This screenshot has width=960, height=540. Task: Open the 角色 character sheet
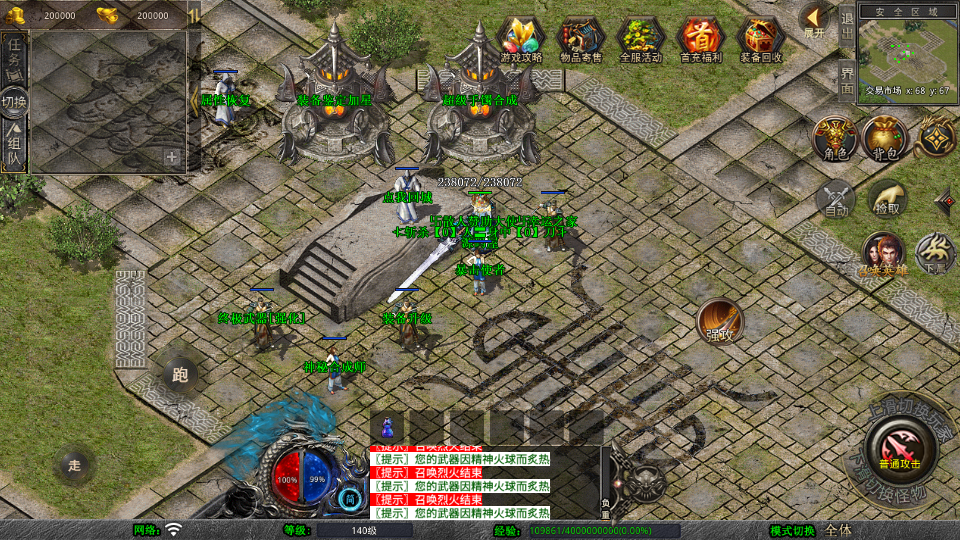tap(833, 138)
